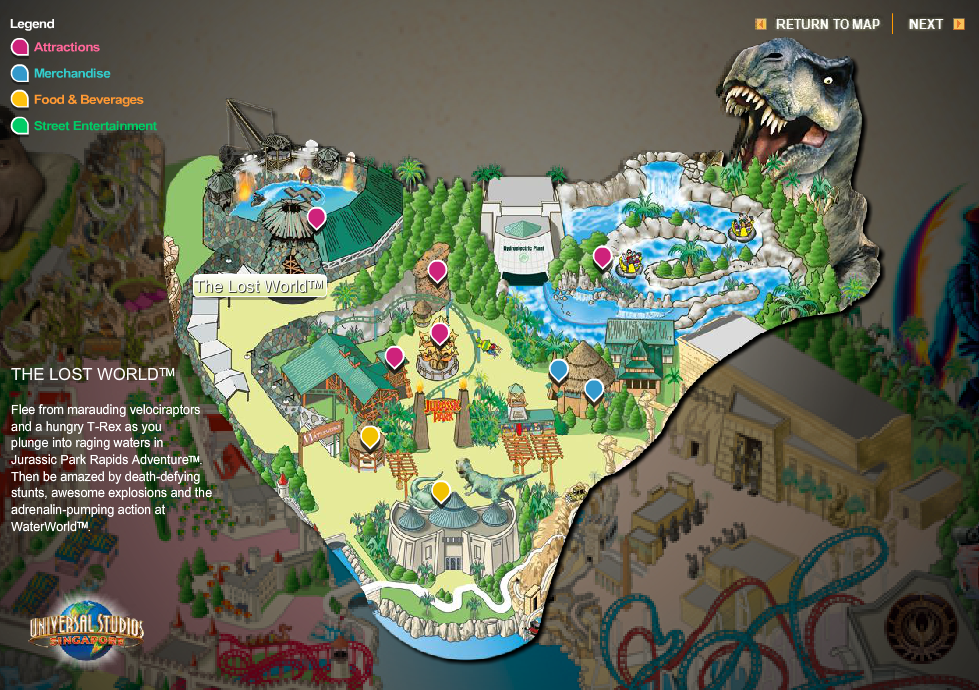Select the Attractions legend entry
Image resolution: width=979 pixels, height=690 pixels.
coord(66,47)
